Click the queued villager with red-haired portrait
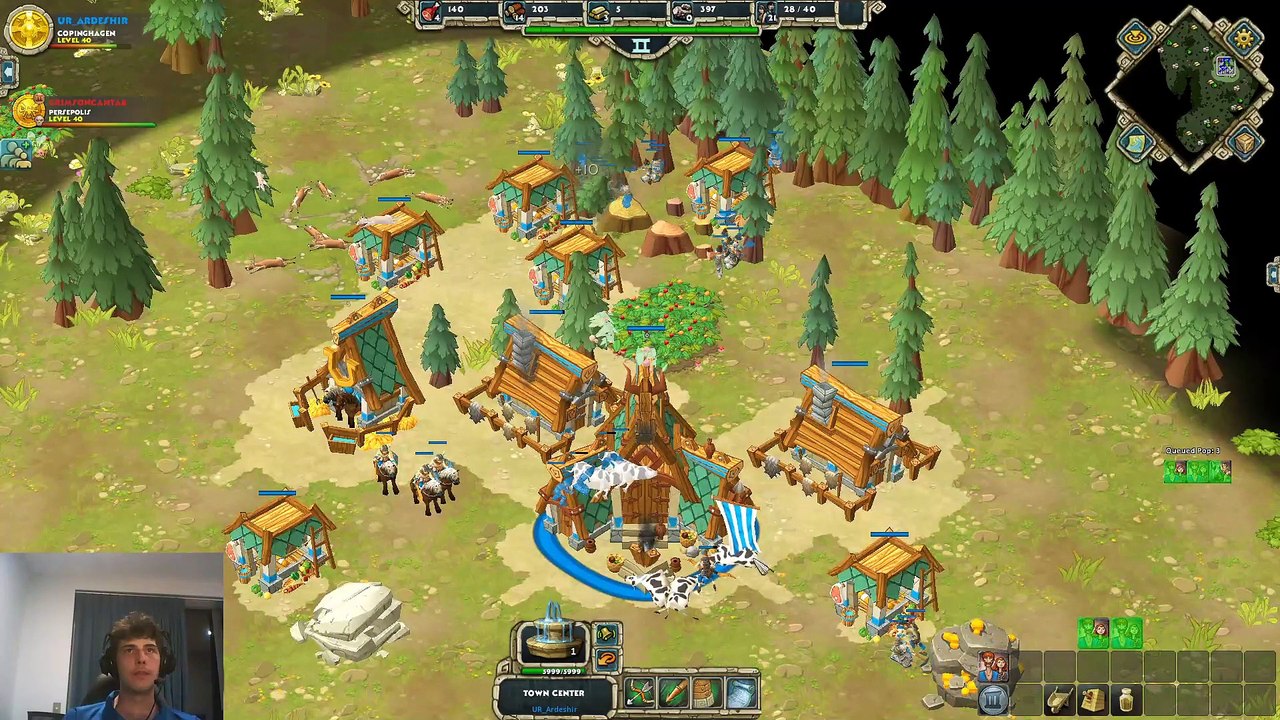The height and width of the screenshot is (720, 1280). tap(1093, 633)
